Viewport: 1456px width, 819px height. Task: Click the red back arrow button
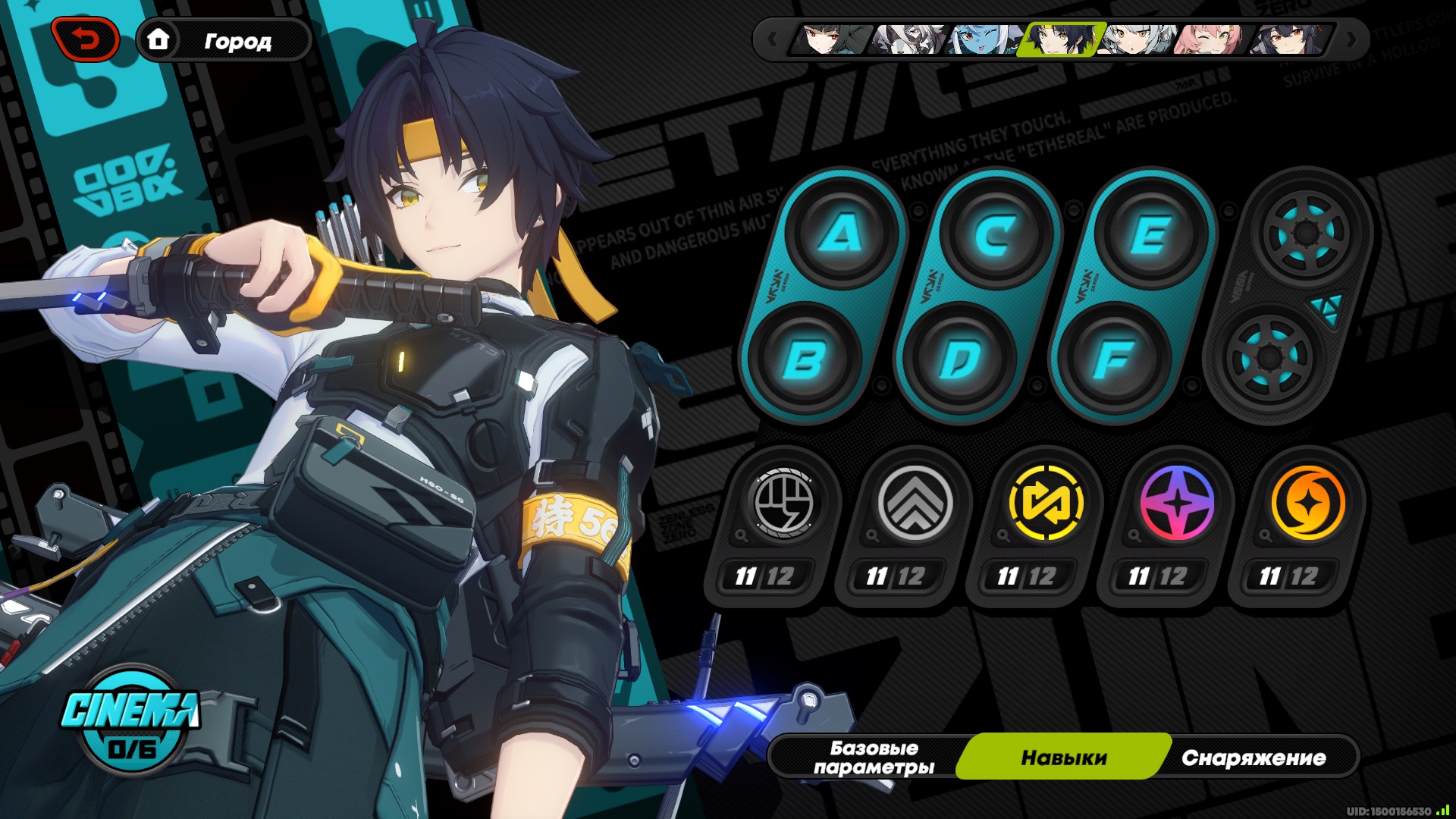click(85, 39)
